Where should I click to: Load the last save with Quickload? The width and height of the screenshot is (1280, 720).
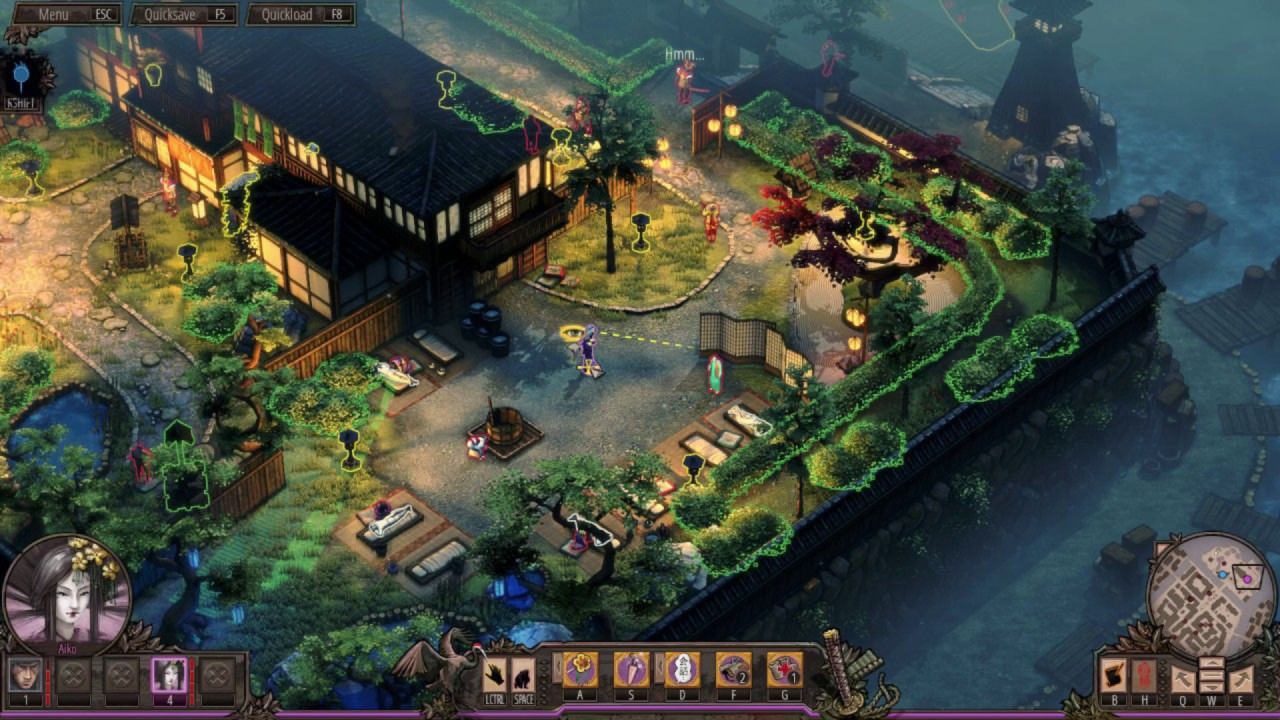[x=300, y=15]
